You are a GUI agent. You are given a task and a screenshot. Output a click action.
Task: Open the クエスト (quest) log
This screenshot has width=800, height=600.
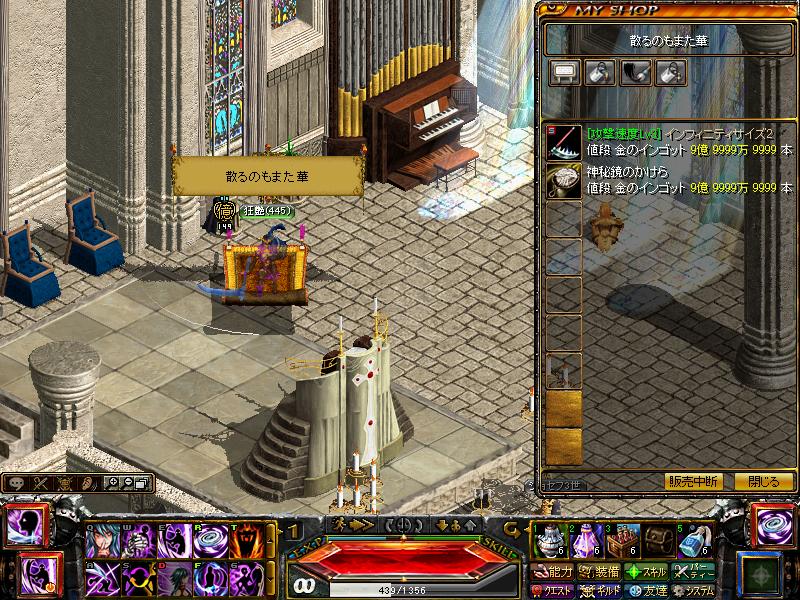pos(554,590)
